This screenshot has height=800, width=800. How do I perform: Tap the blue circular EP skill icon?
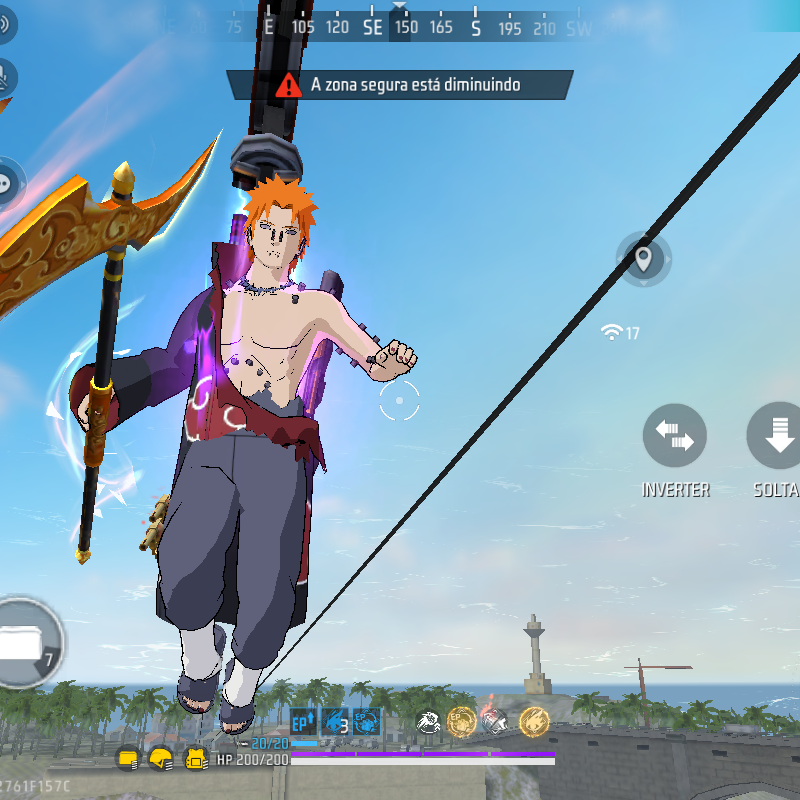click(366, 721)
